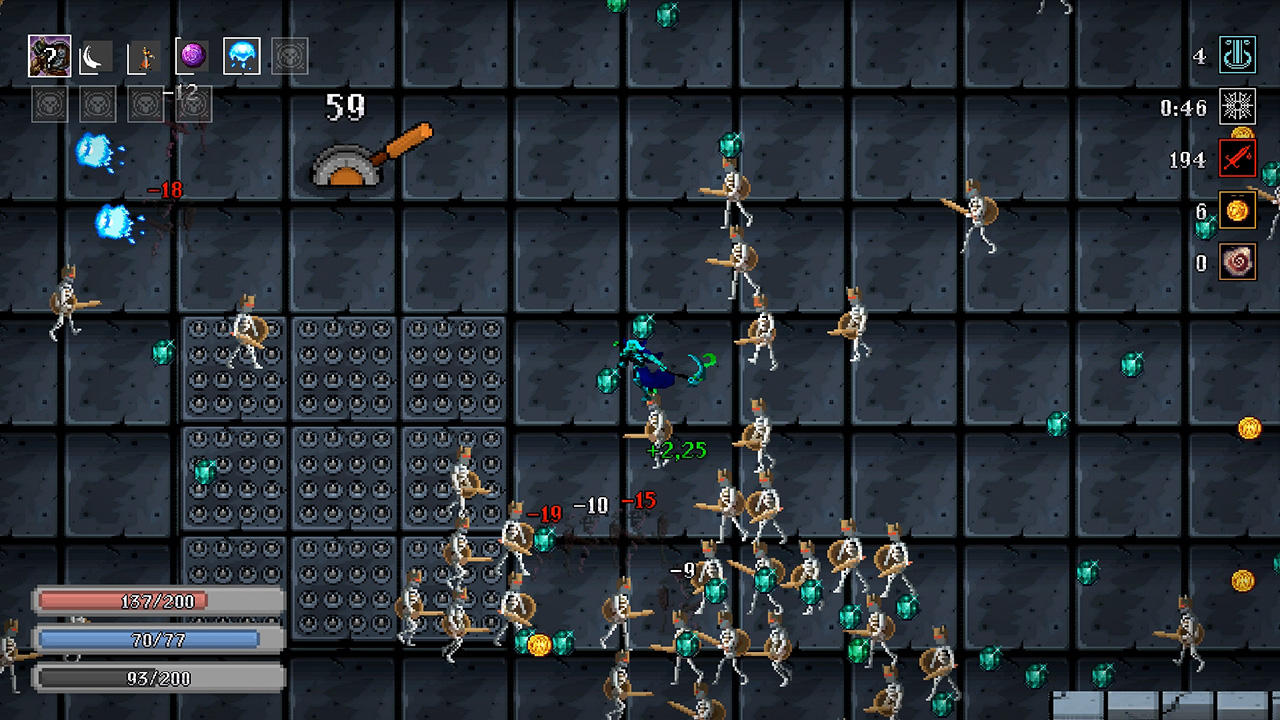
Task: Select the blue slime ability slot
Action: point(240,56)
